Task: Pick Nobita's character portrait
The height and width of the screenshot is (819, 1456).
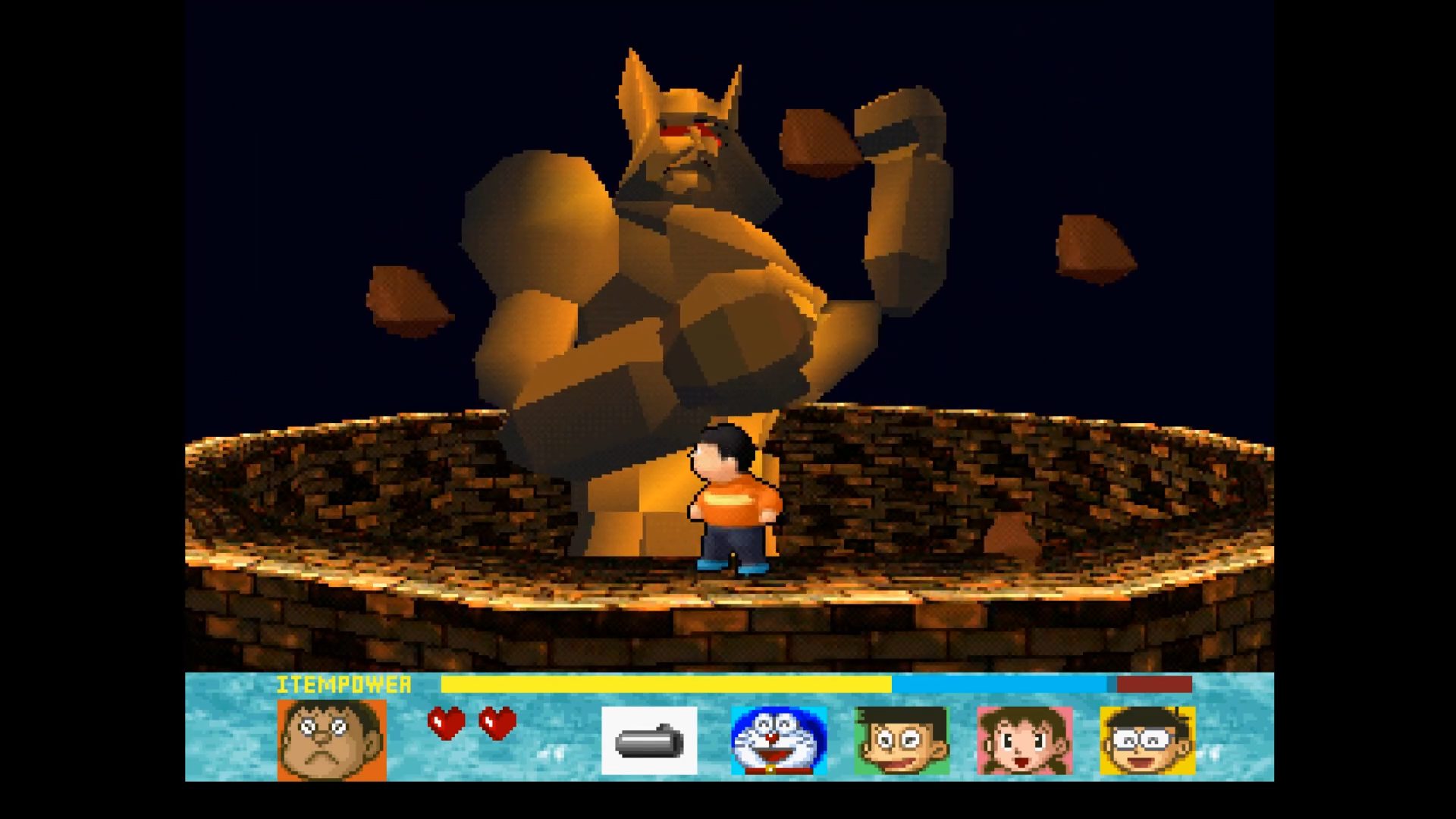Action: [x=1147, y=740]
